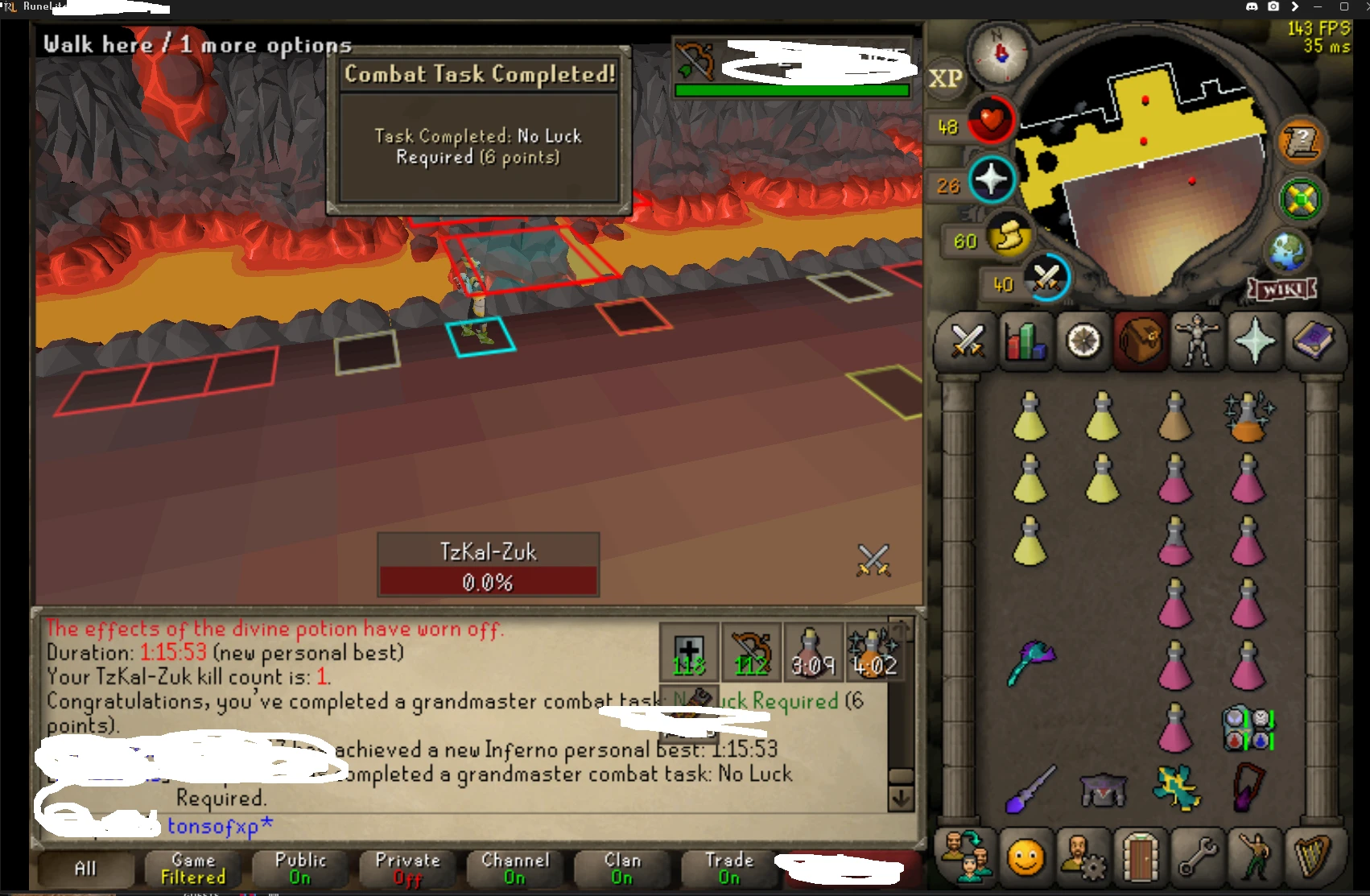The width and height of the screenshot is (1370, 896).
Task: Open the Music player harp icon
Action: (1313, 857)
